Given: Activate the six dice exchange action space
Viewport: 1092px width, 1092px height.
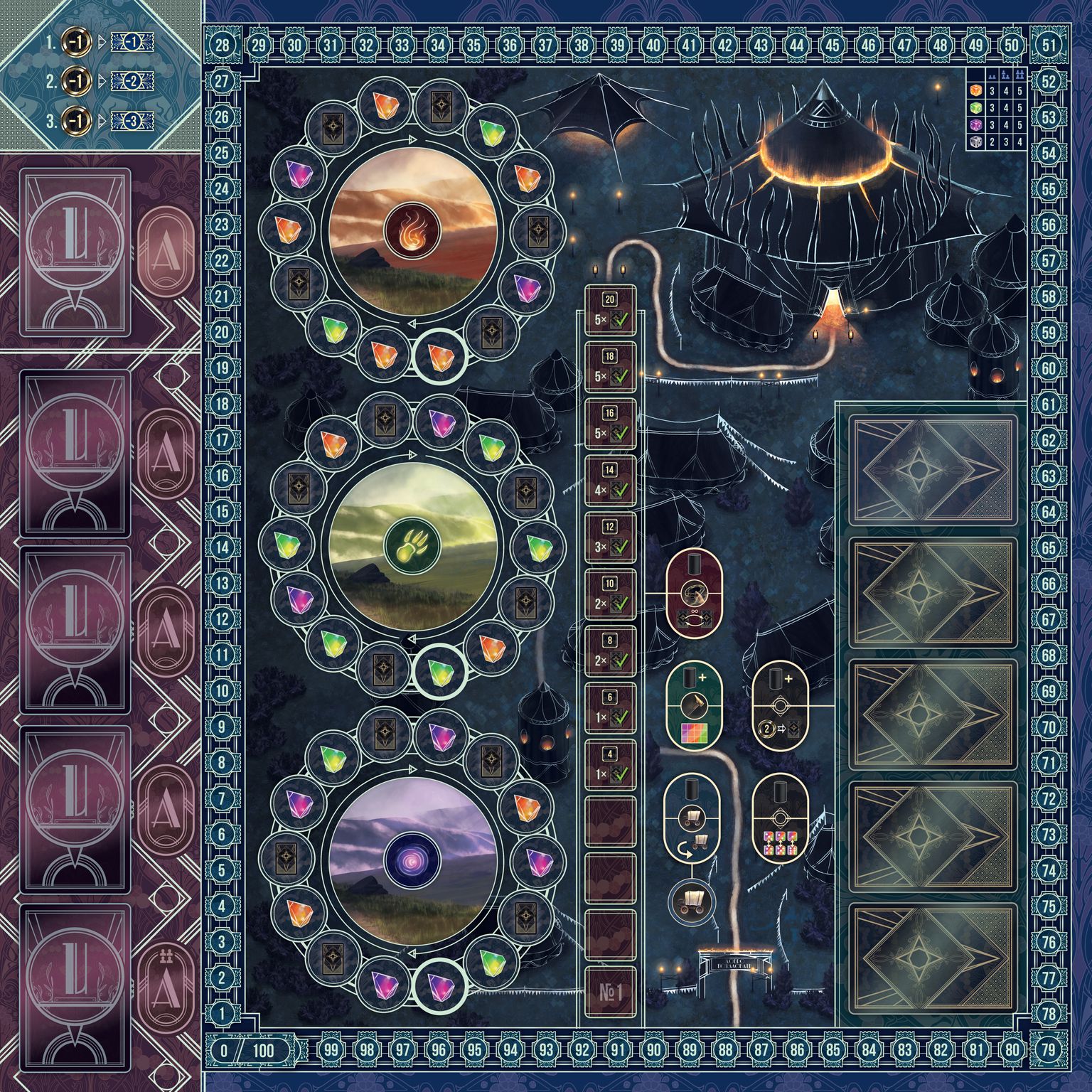Looking at the screenshot, I should 780,818.
